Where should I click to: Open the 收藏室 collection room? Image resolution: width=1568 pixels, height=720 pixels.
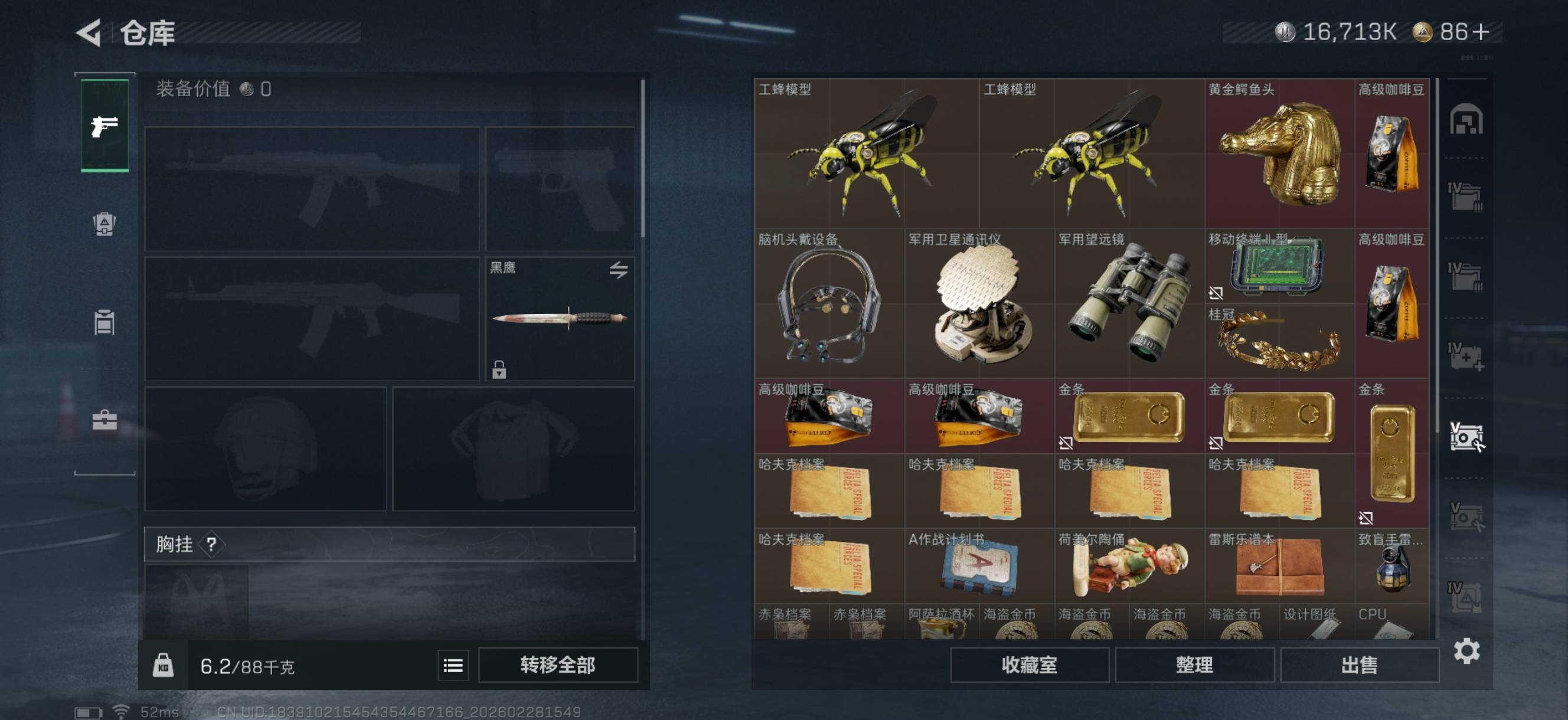(x=1028, y=665)
